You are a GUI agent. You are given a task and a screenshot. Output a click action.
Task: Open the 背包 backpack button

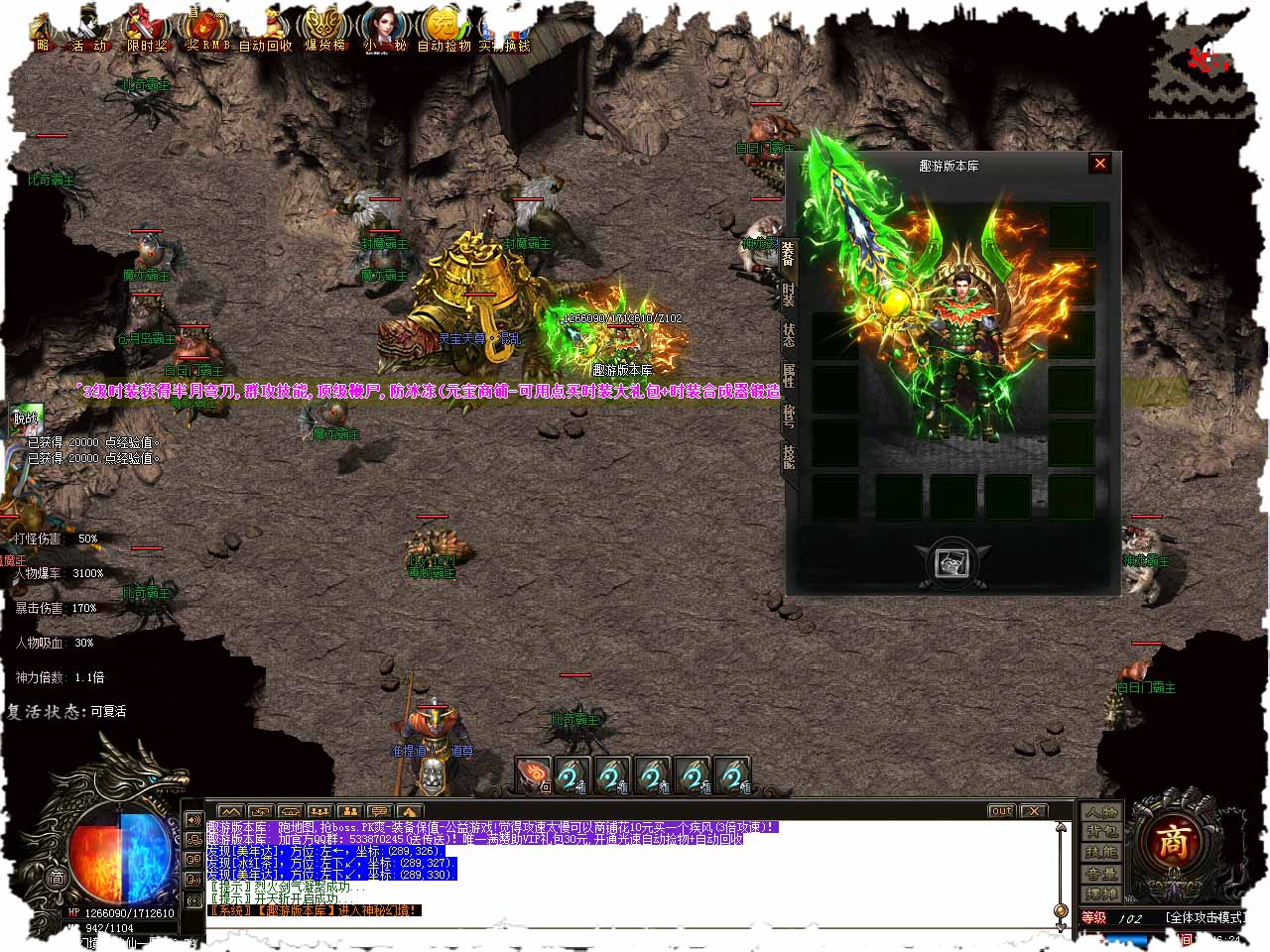[1100, 832]
